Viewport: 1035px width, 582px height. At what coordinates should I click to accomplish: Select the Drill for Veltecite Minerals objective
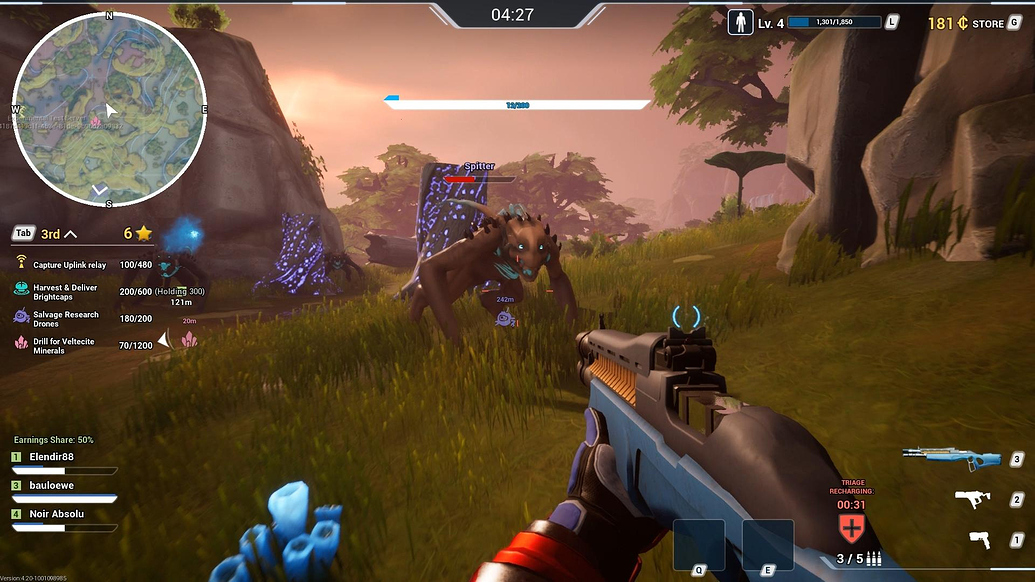click(65, 346)
